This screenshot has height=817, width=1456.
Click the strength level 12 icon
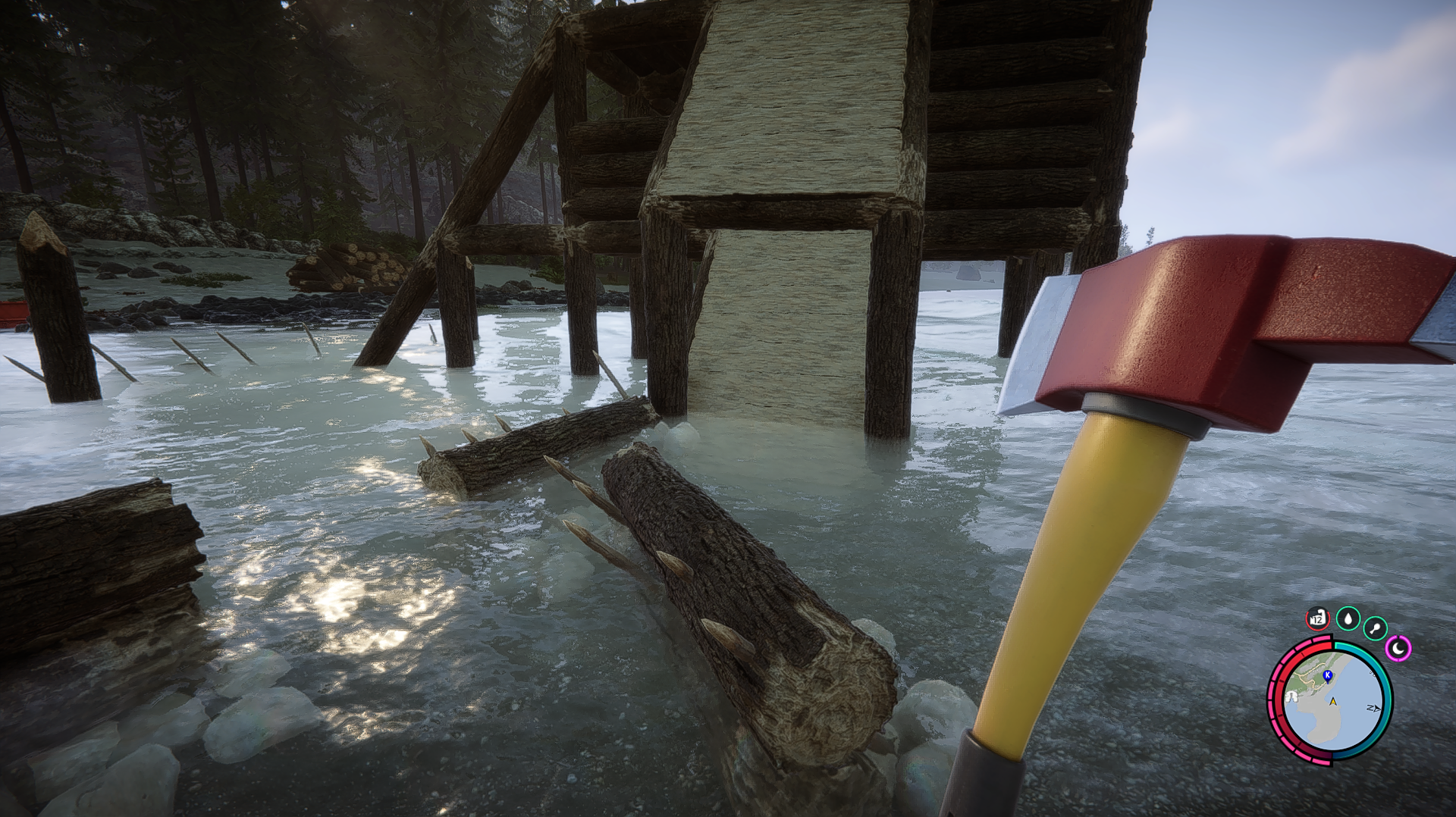[x=1318, y=618]
